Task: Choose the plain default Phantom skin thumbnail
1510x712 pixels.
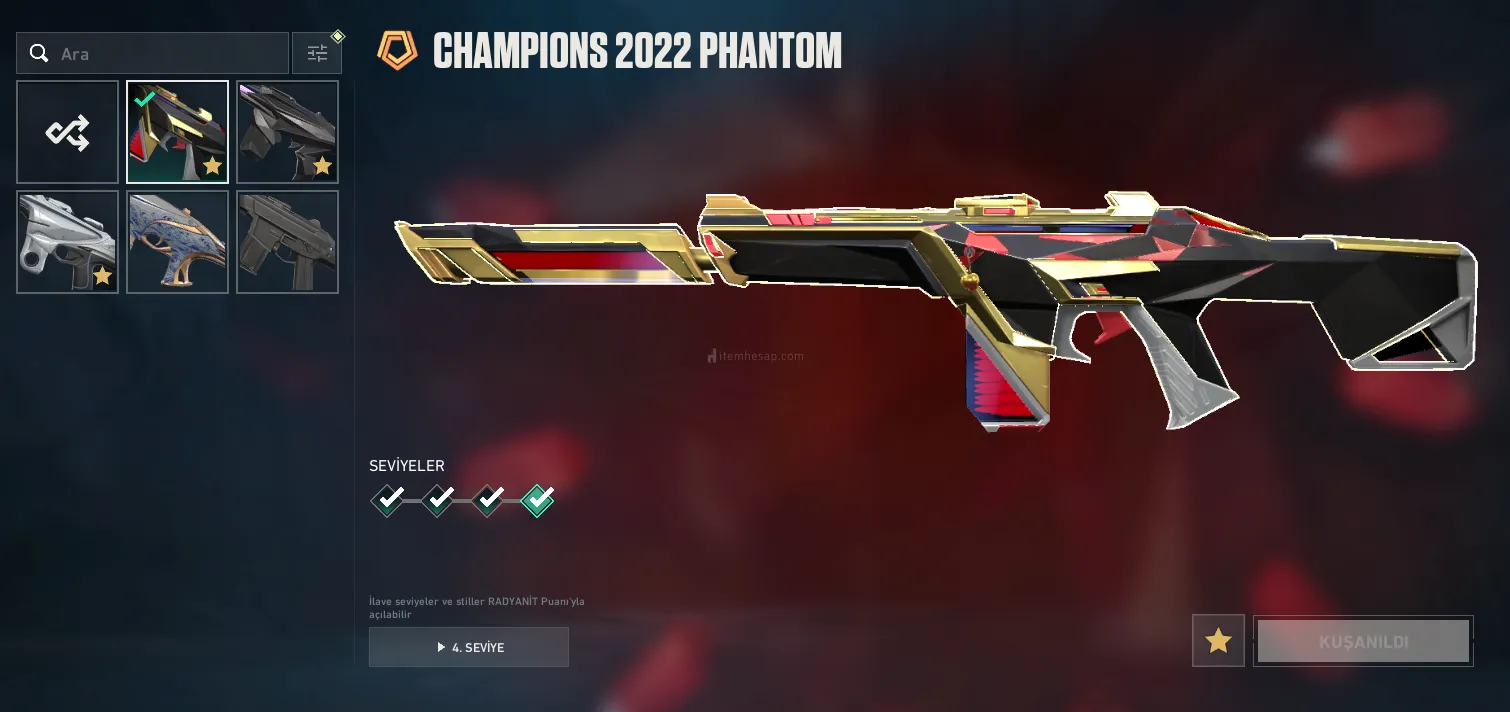Action: 288,242
